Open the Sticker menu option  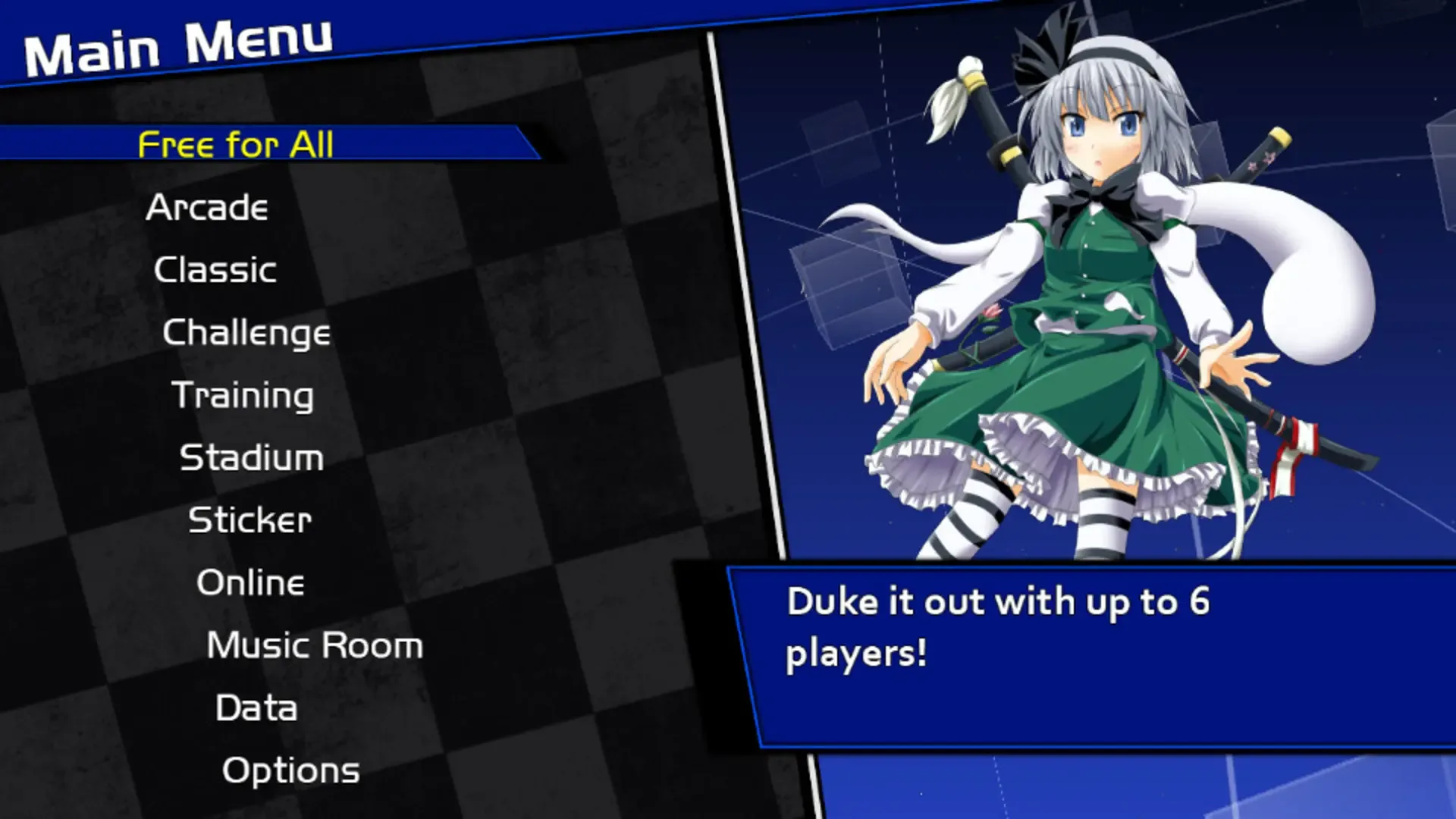tap(249, 519)
